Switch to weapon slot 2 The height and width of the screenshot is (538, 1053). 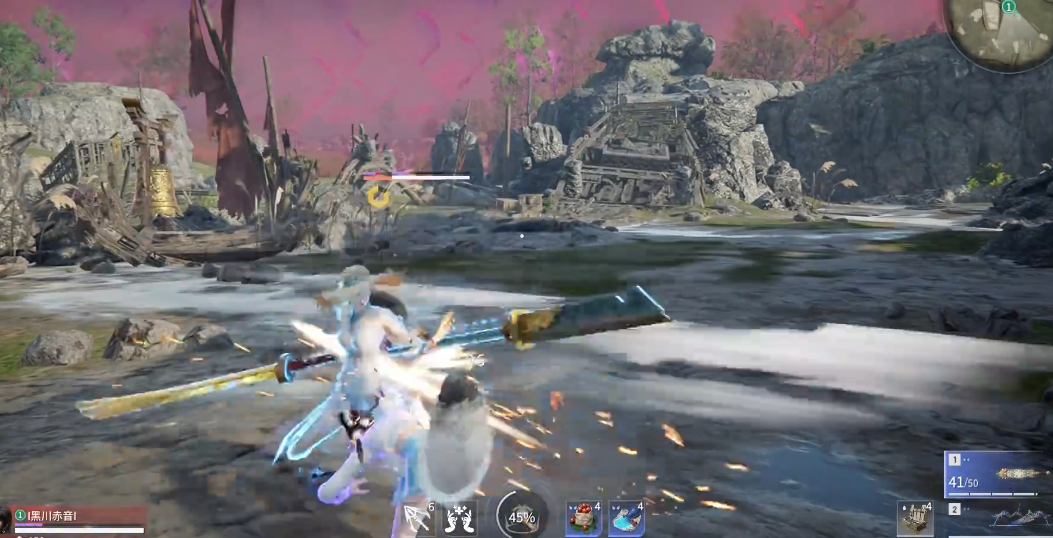pyautogui.click(x=998, y=517)
